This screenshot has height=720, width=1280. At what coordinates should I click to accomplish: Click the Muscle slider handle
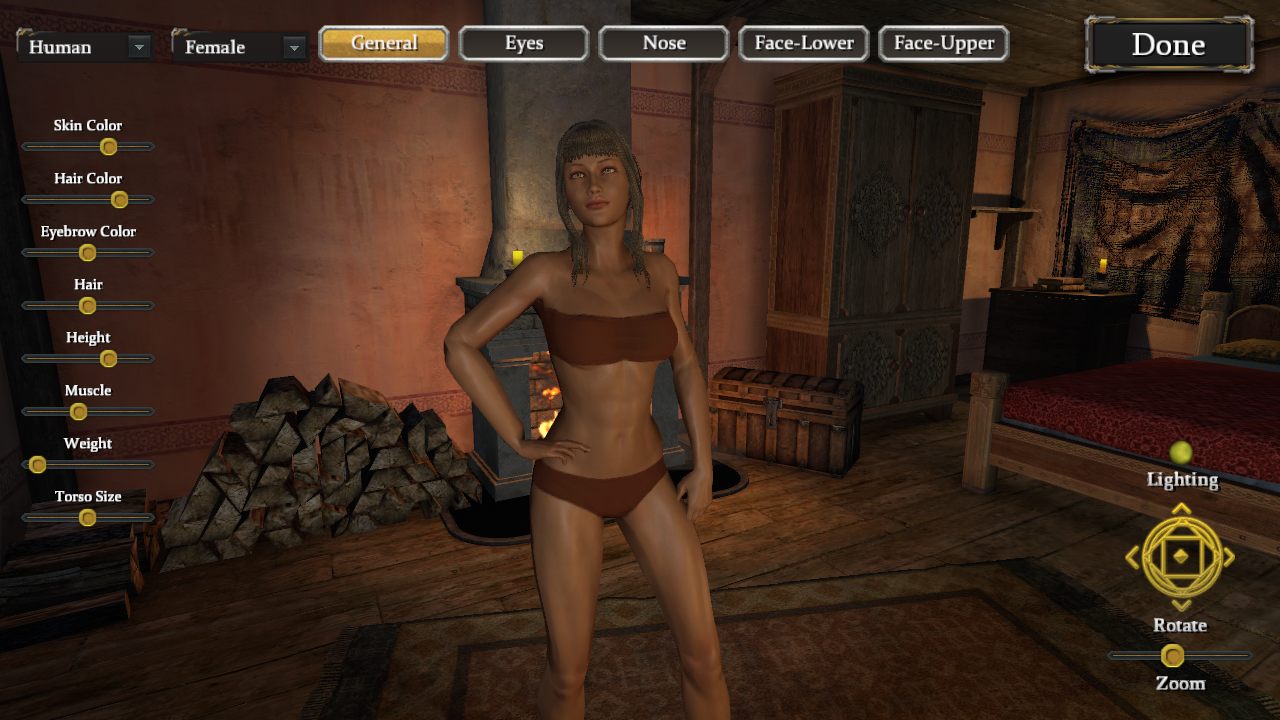[78, 412]
